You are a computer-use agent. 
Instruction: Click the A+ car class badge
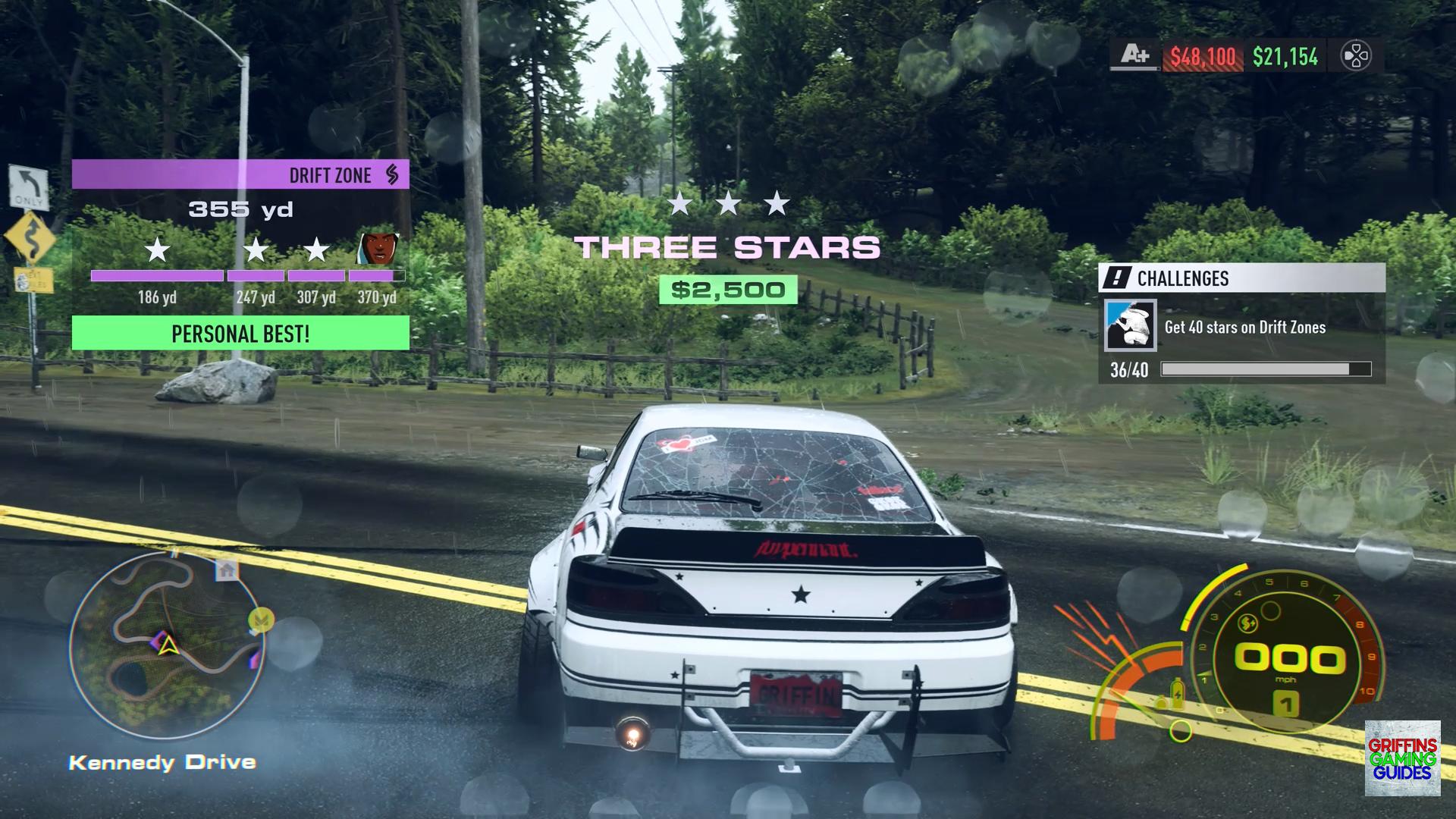1134,55
